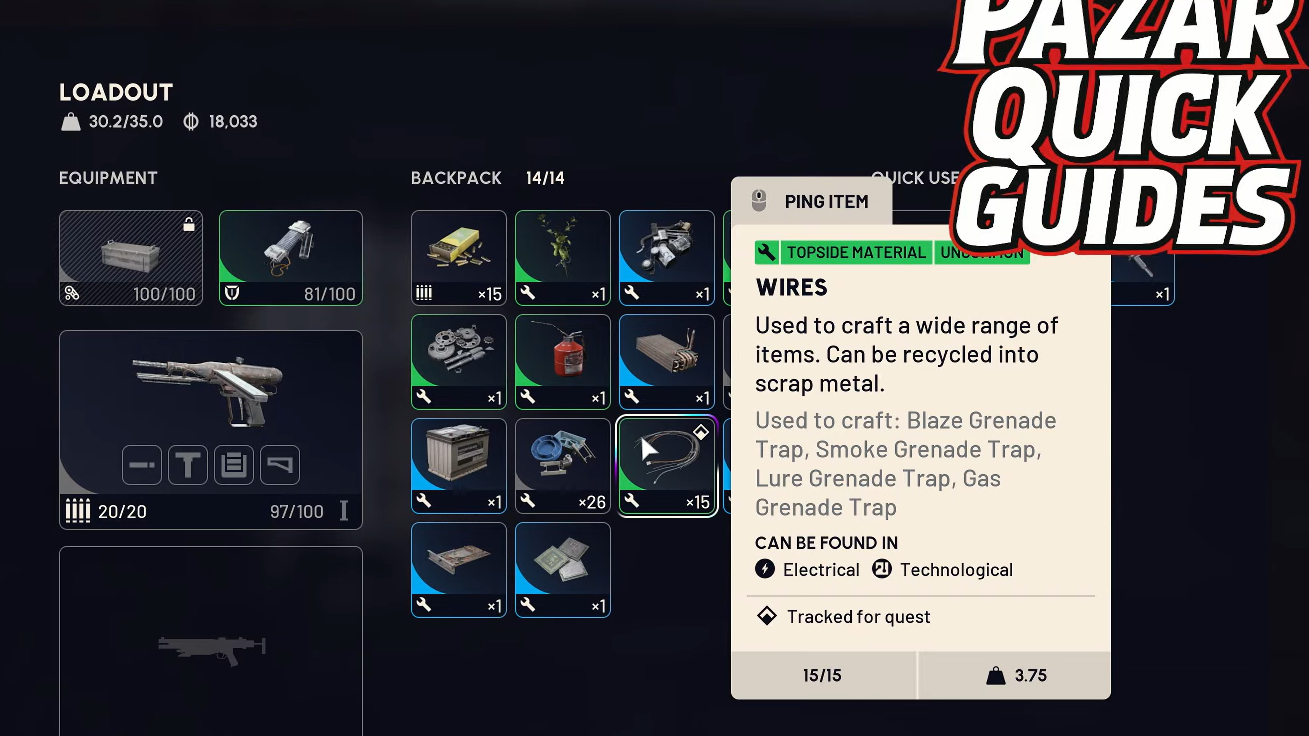Select the shield equipment slot
This screenshot has height=736, width=1309.
[x=291, y=257]
